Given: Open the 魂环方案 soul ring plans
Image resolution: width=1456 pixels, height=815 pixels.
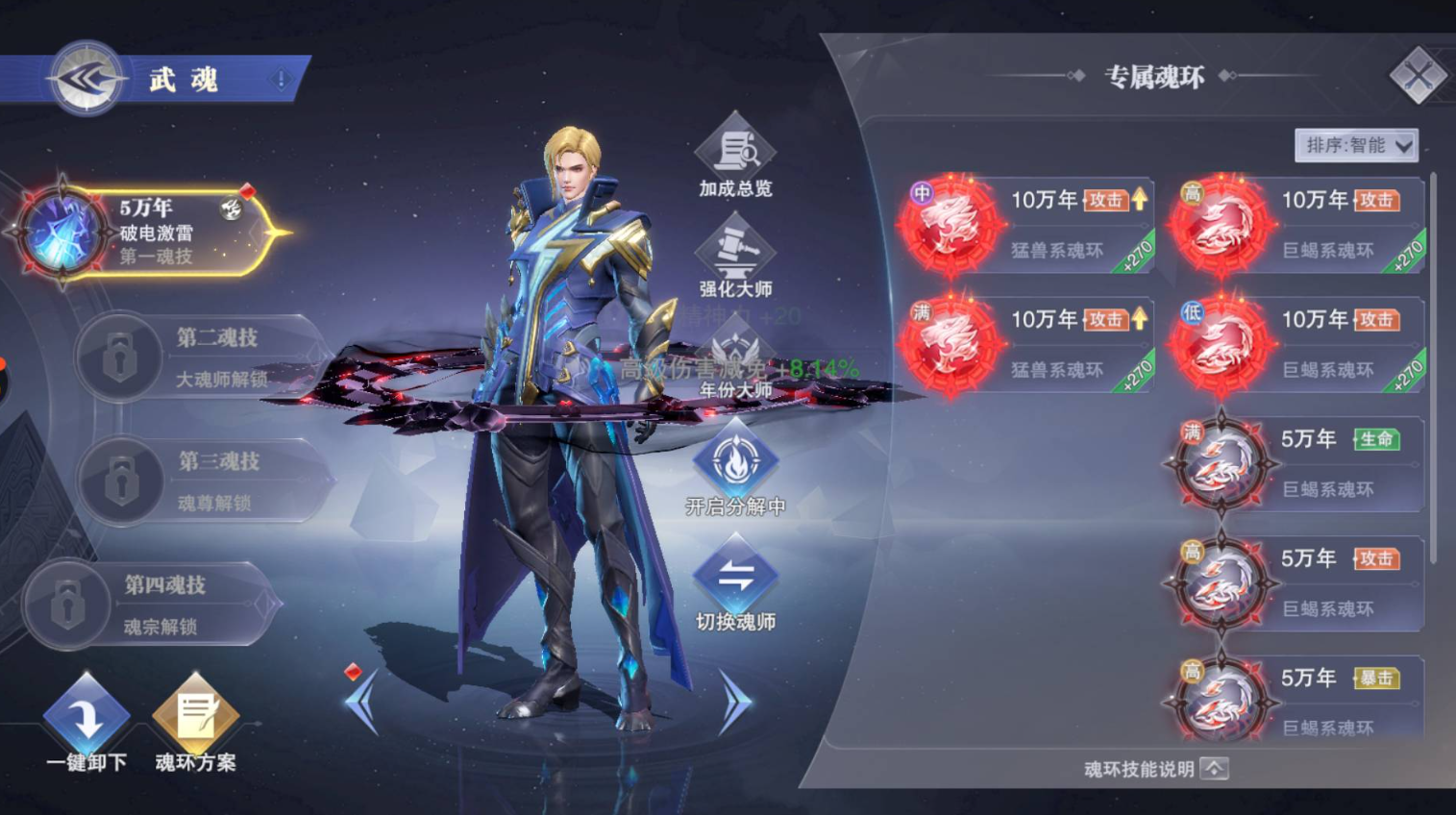Looking at the screenshot, I should point(196,723).
